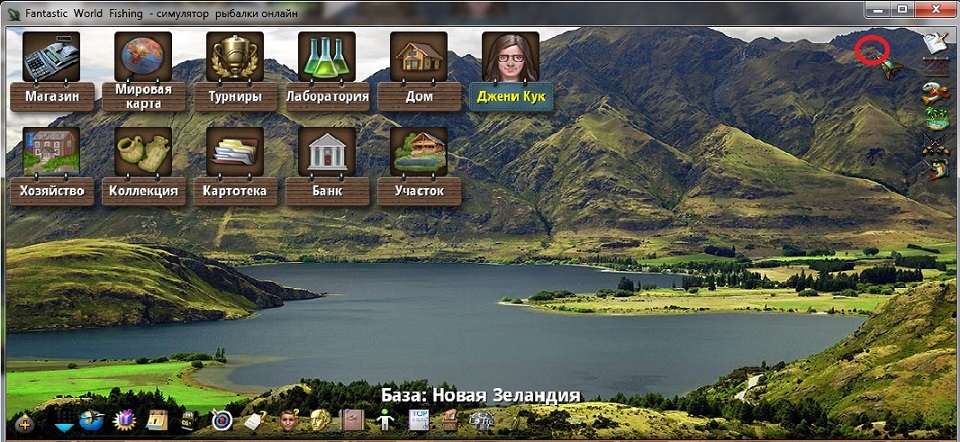960x442 pixels.
Task: Click the bullseye target toolbar icon
Action: [222, 421]
